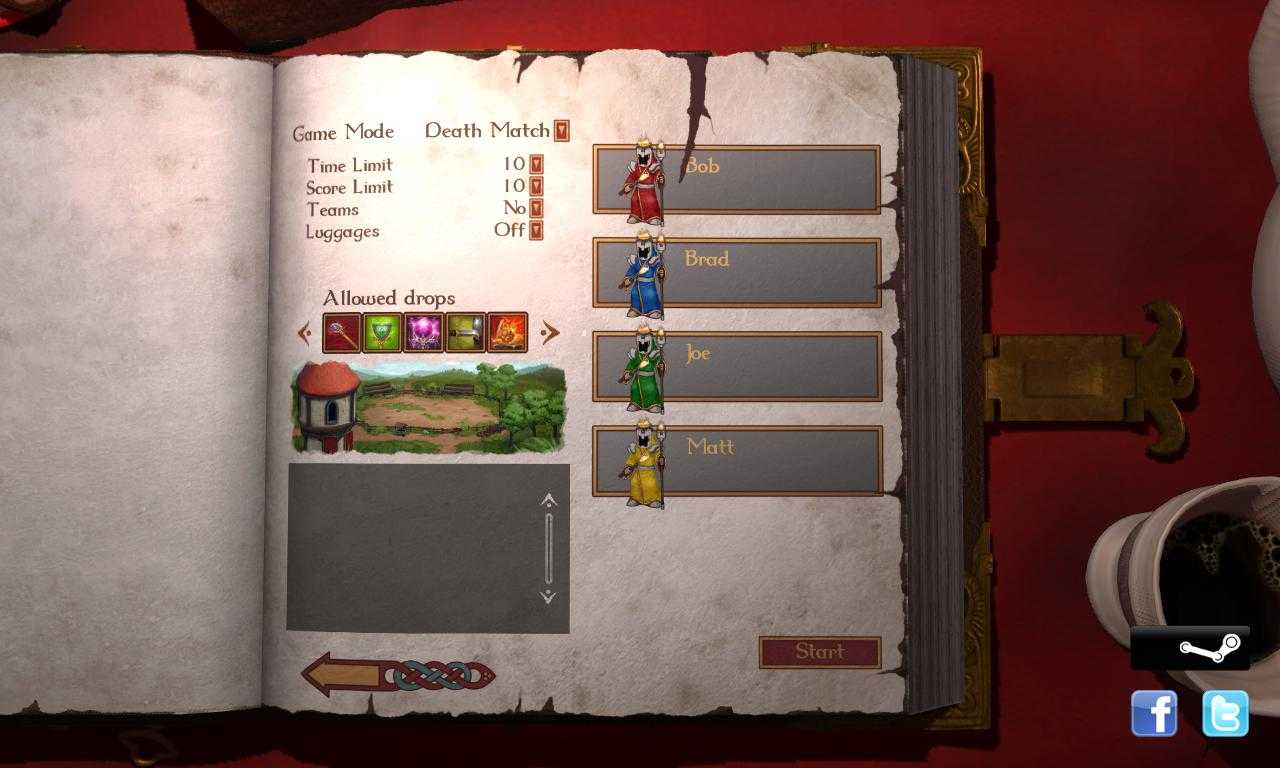Select player Bob's slot
The width and height of the screenshot is (1280, 768).
(x=746, y=179)
